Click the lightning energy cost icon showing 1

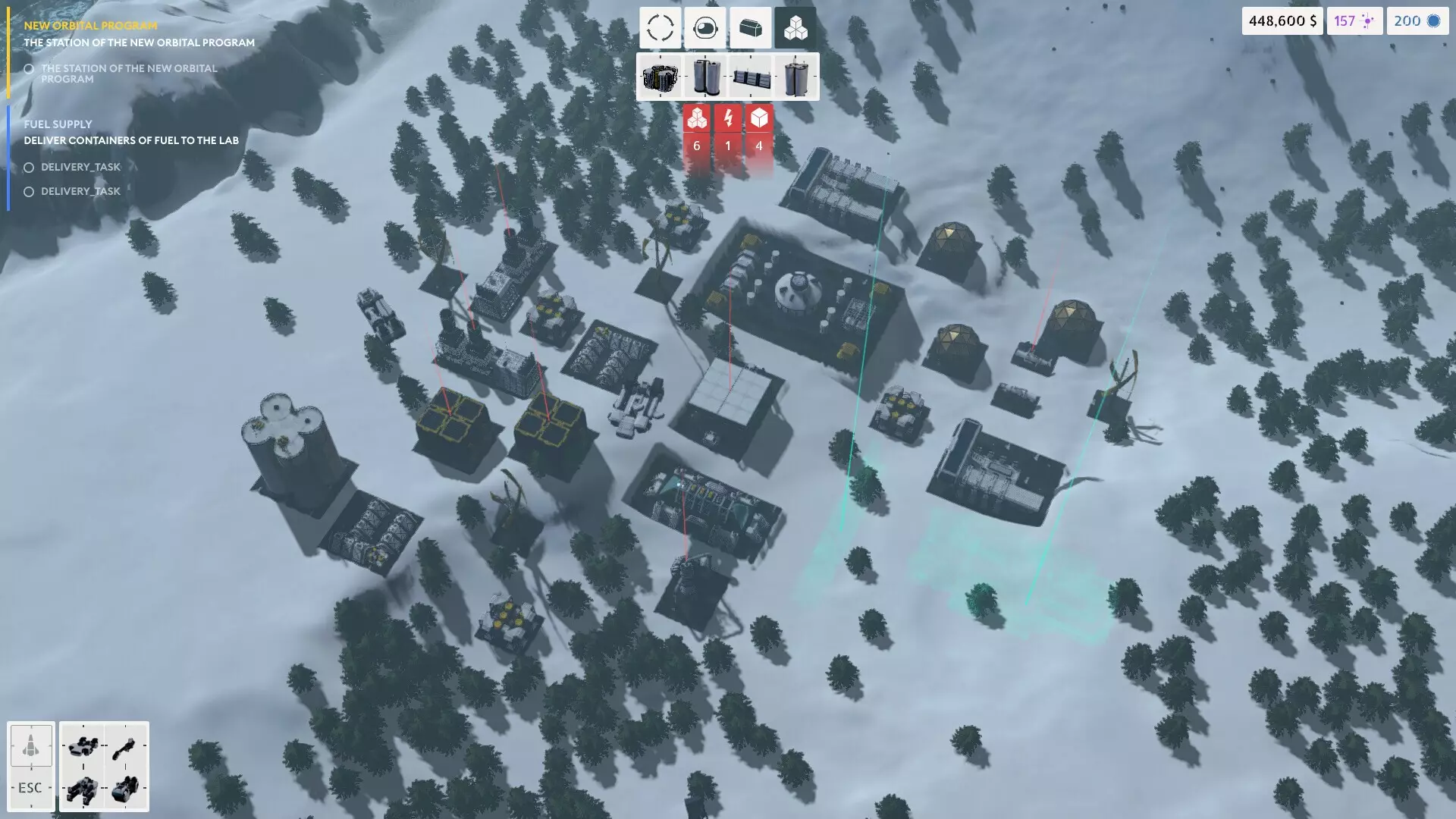click(x=728, y=118)
